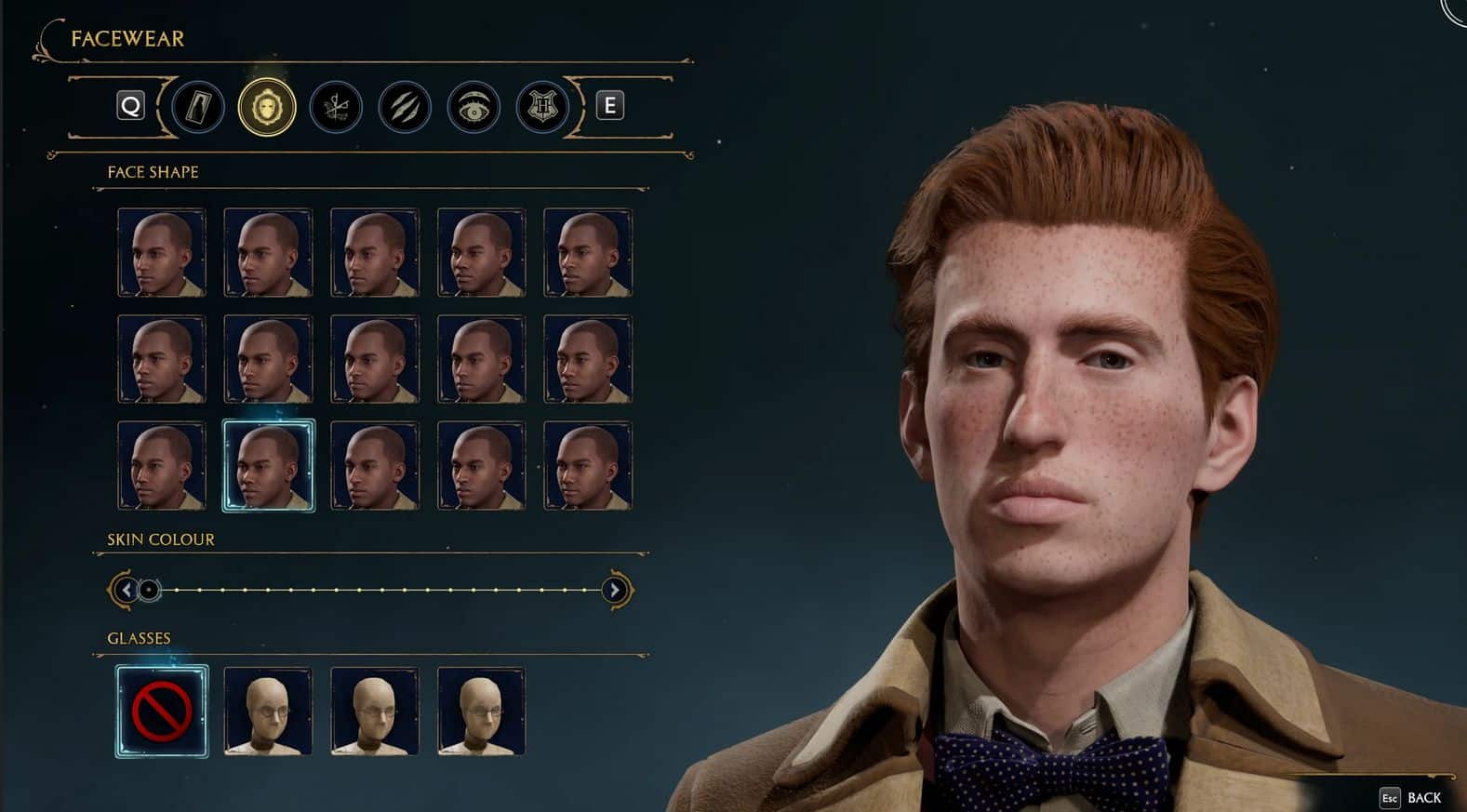This screenshot has height=812, width=1467.
Task: Select the face shape mask icon
Action: tap(267, 107)
